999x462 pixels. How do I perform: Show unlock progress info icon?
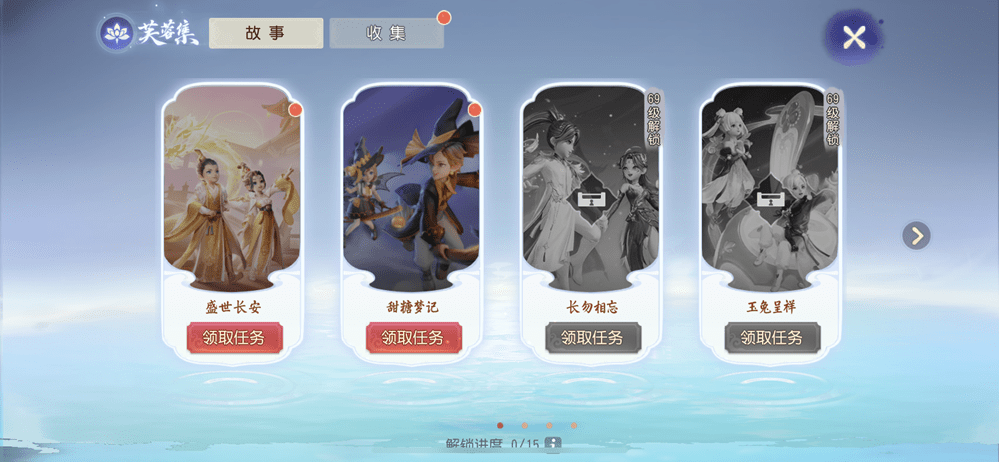[x=552, y=444]
